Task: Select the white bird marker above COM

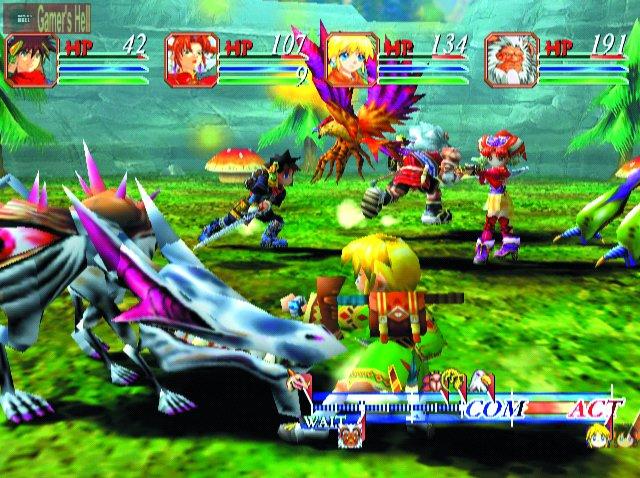Action: click(480, 380)
